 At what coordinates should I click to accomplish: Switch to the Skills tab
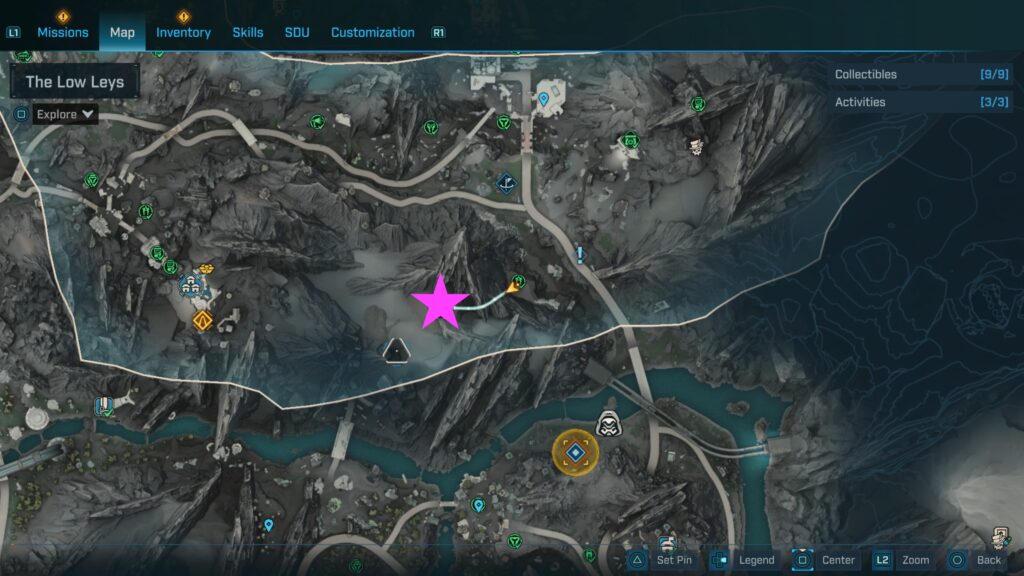coord(248,32)
